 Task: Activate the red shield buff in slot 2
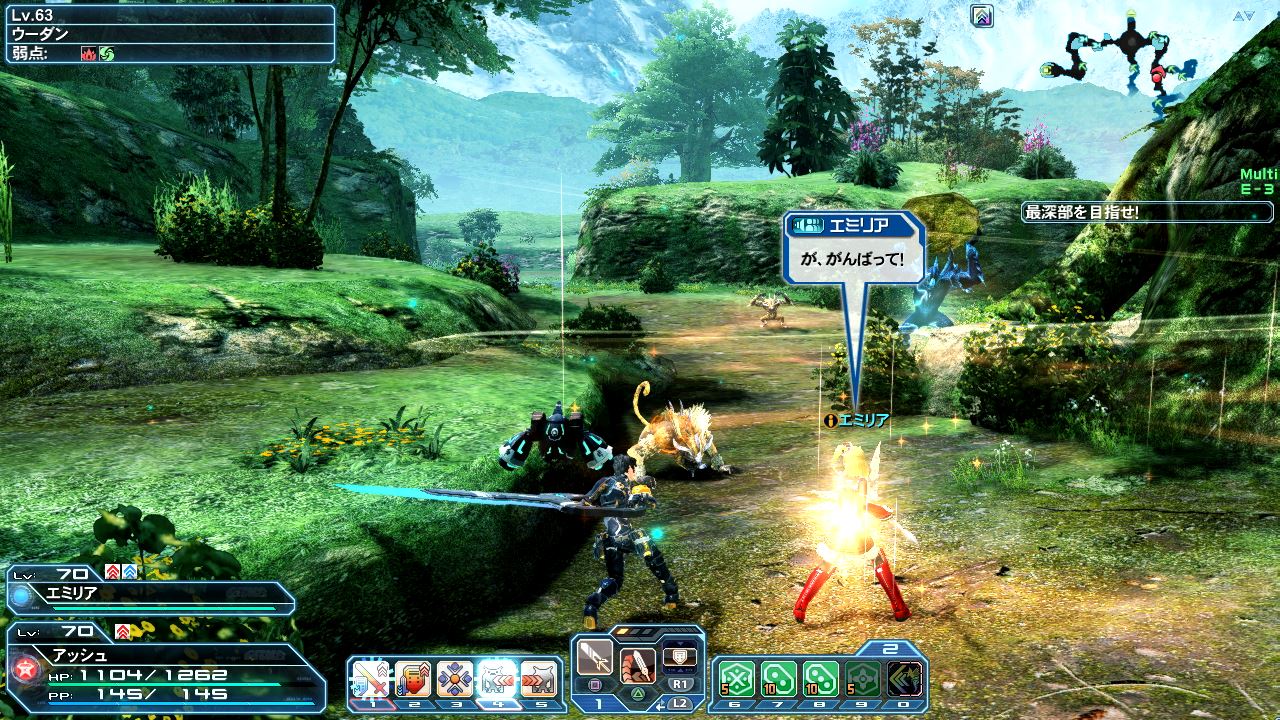412,679
